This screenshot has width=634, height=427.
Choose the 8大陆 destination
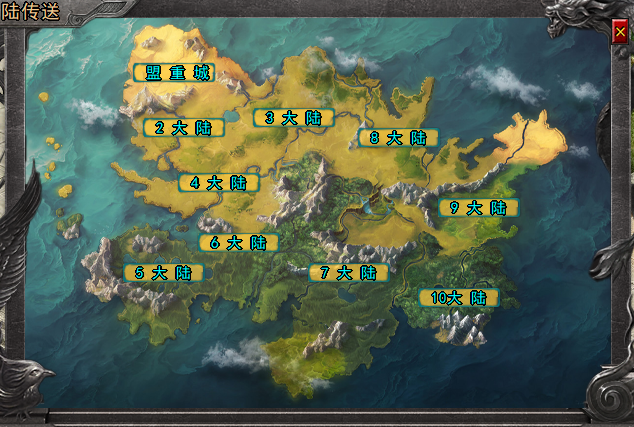398,137
